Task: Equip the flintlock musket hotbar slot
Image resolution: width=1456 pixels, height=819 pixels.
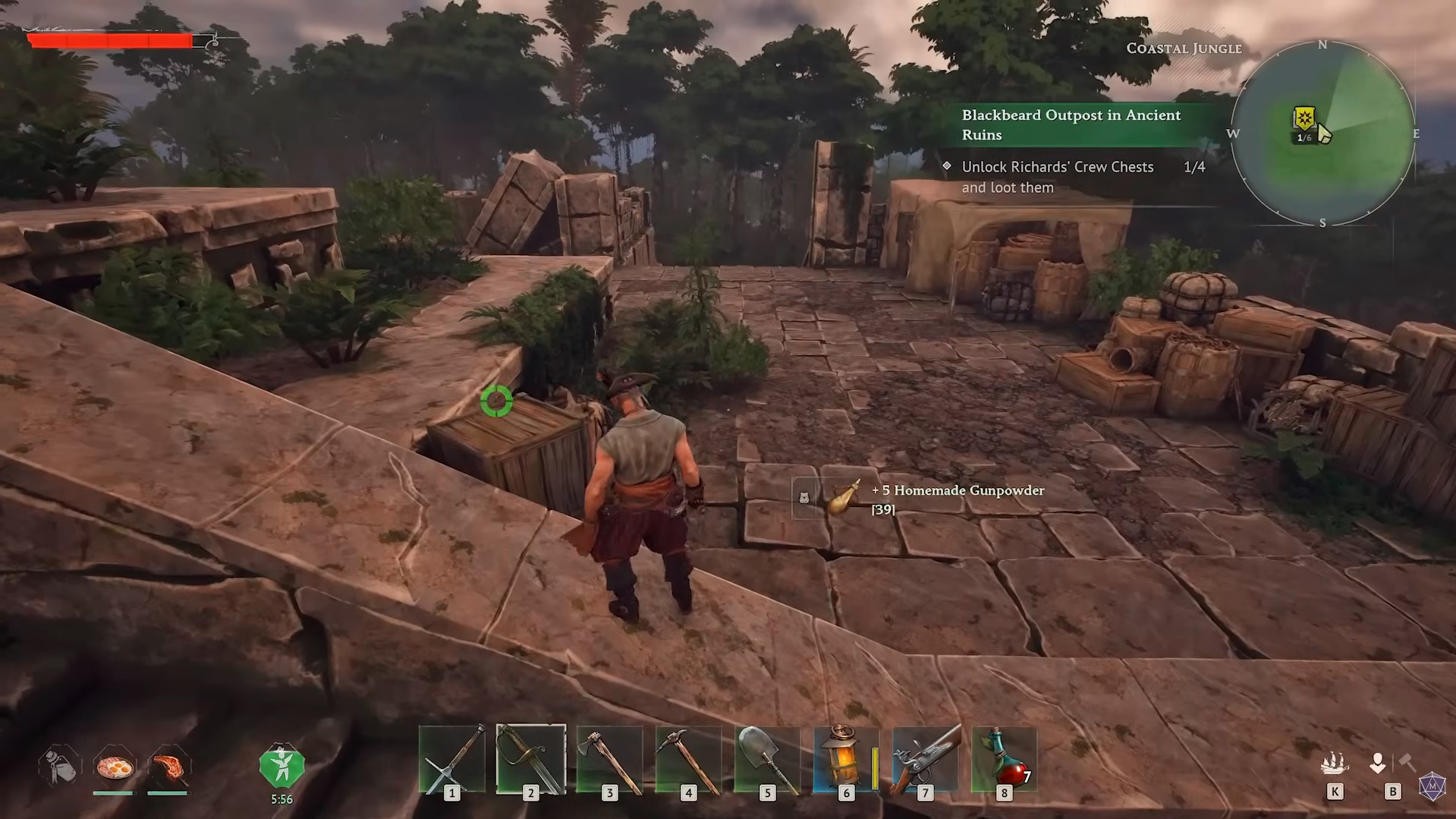Action: [x=925, y=761]
